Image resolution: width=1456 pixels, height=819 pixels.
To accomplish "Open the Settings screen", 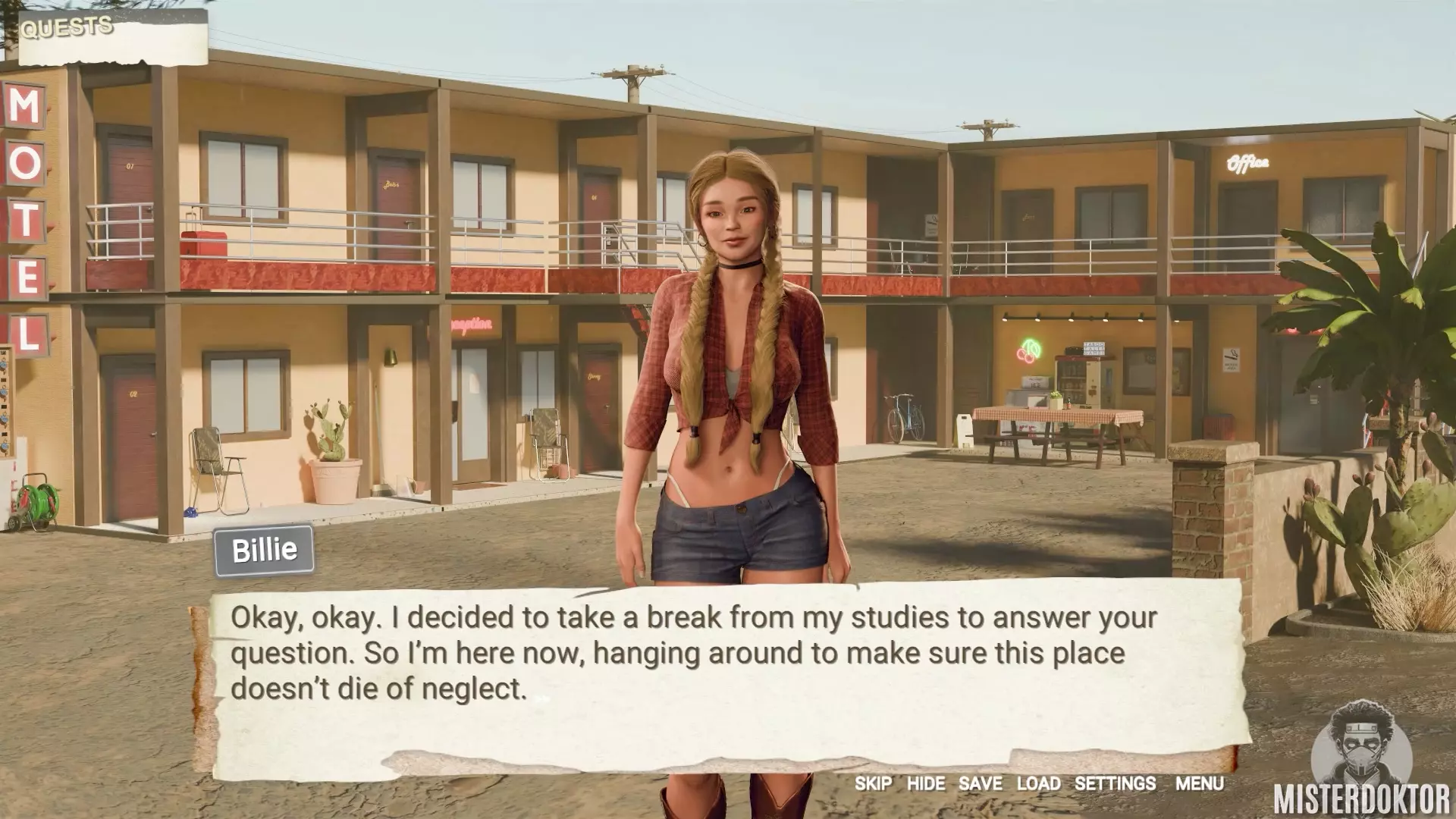I will [x=1115, y=783].
